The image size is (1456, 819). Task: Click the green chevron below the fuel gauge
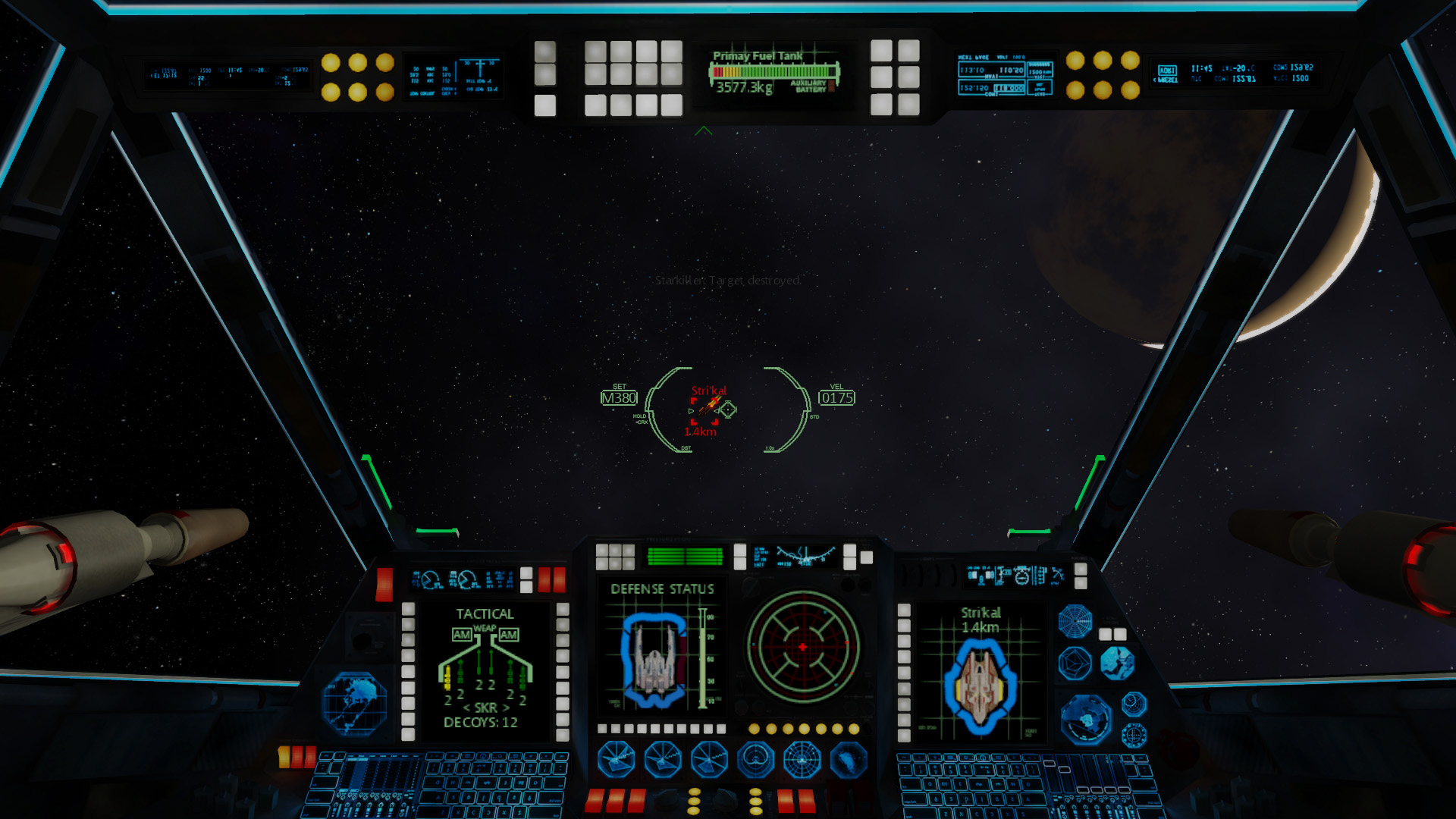coord(705,129)
